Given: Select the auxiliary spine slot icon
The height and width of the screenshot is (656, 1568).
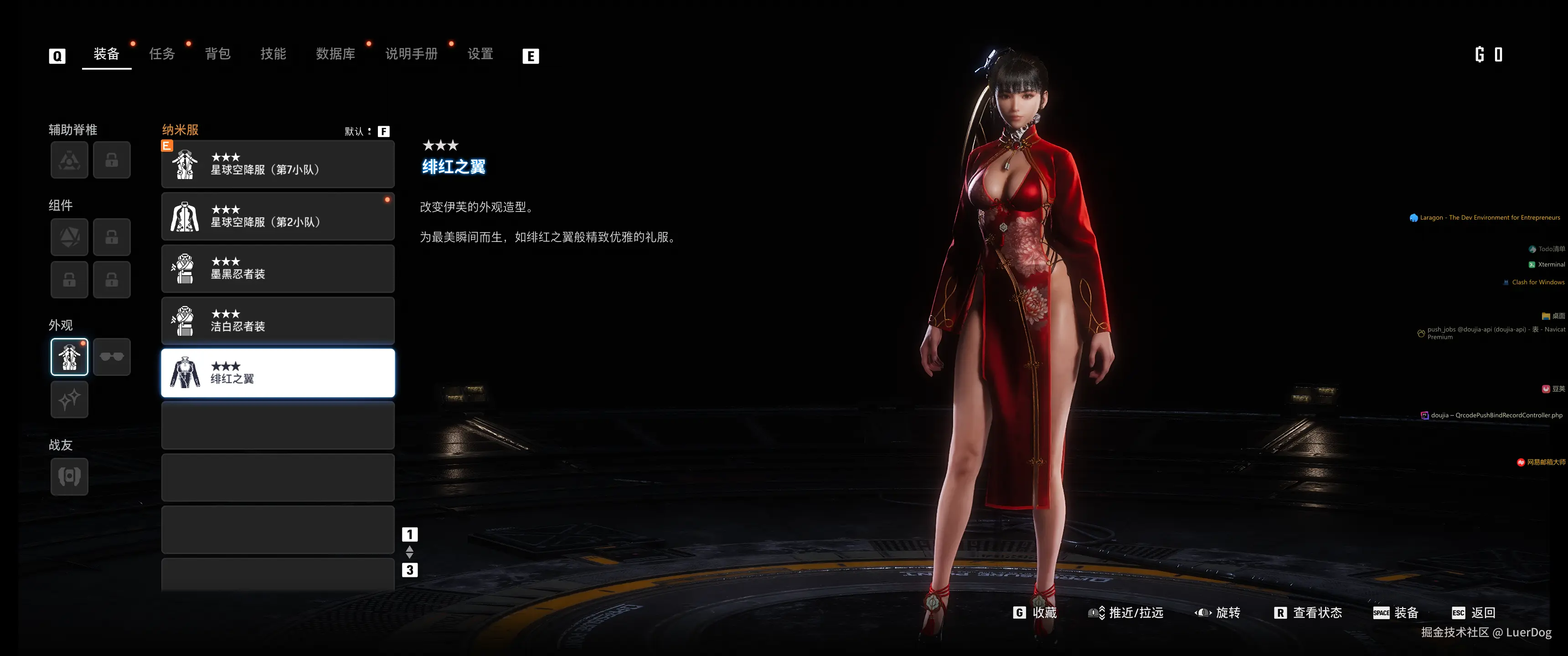Looking at the screenshot, I should (69, 159).
